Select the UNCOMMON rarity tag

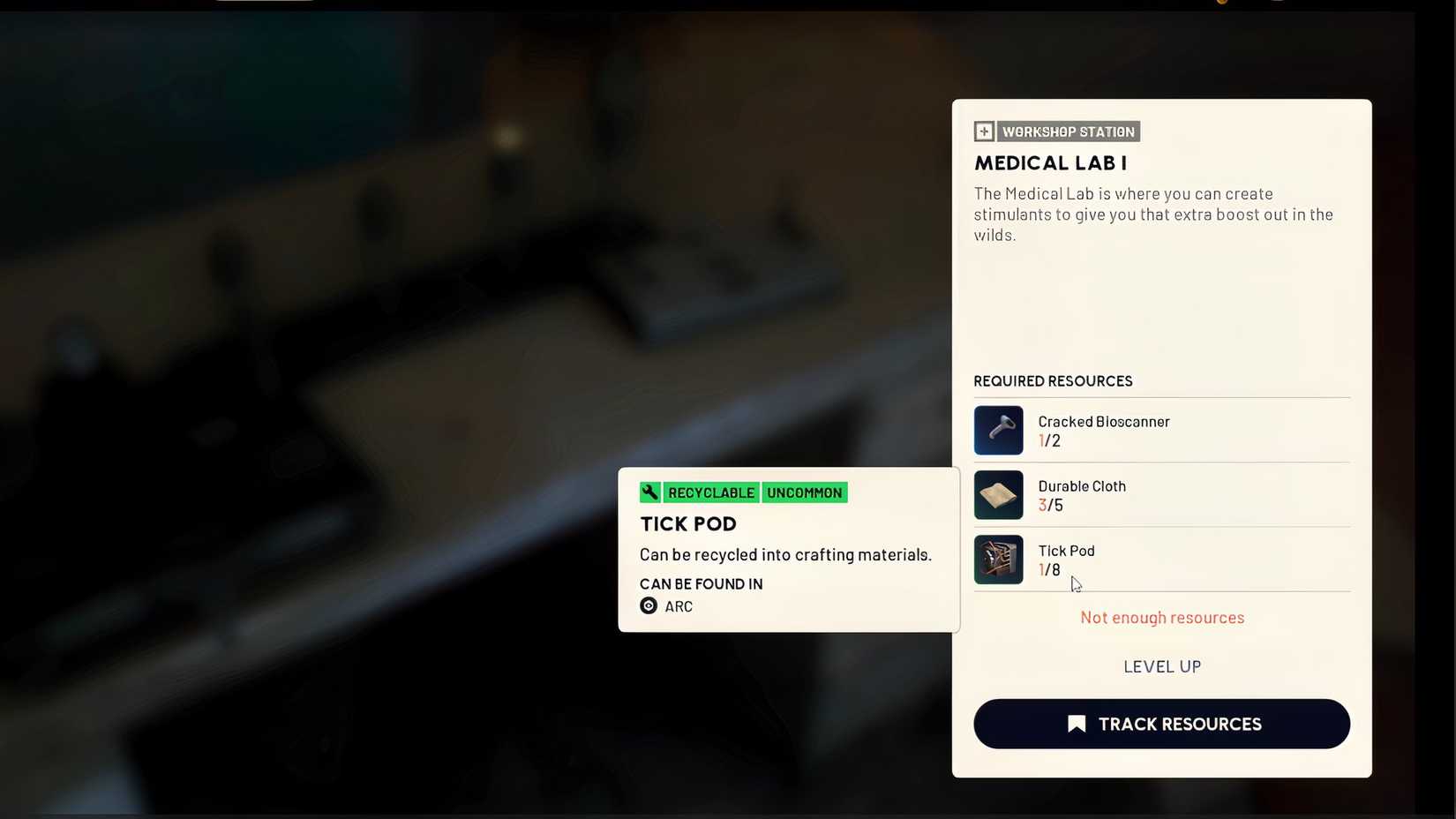click(804, 492)
